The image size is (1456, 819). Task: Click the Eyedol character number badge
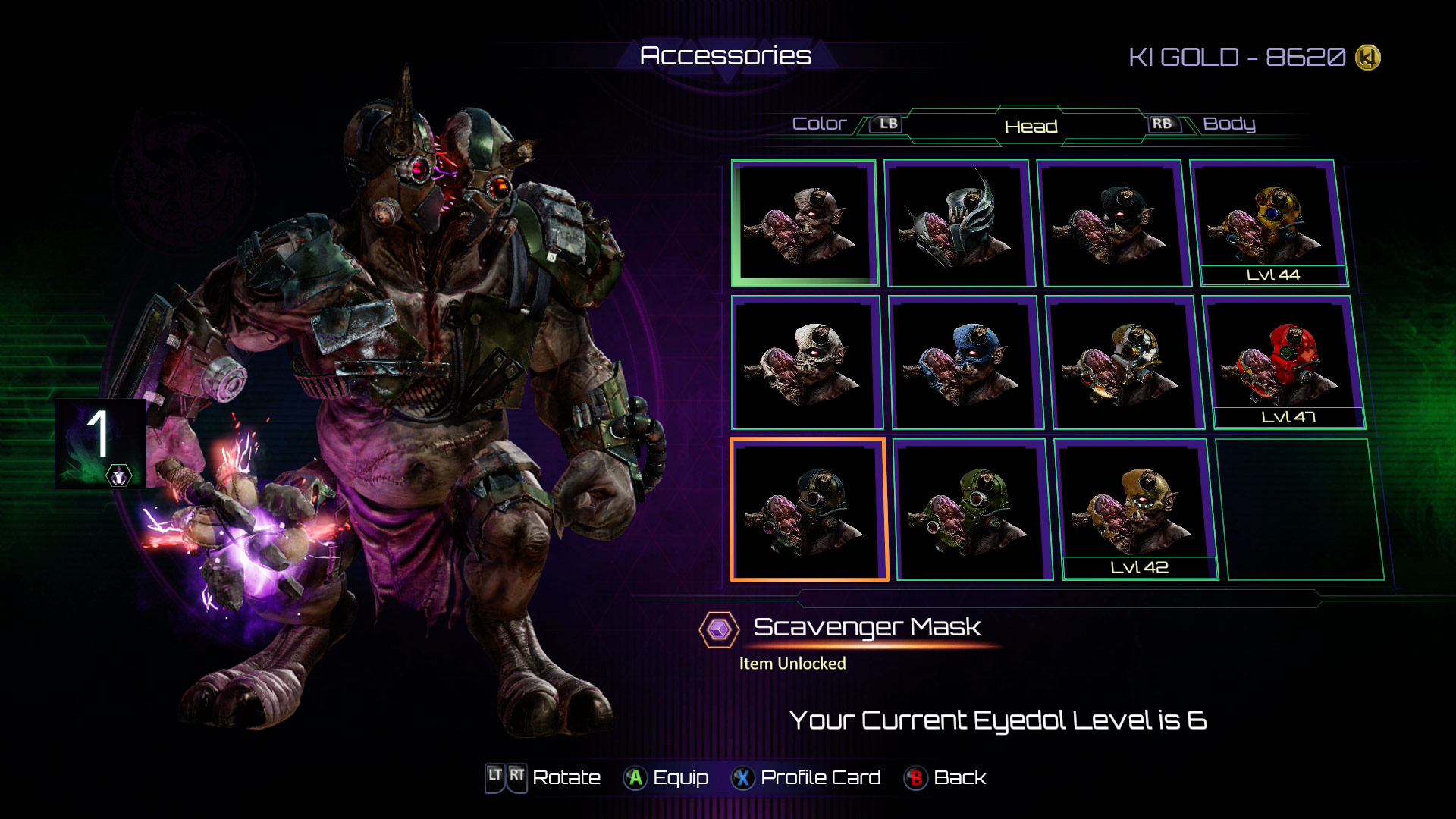coord(98,444)
